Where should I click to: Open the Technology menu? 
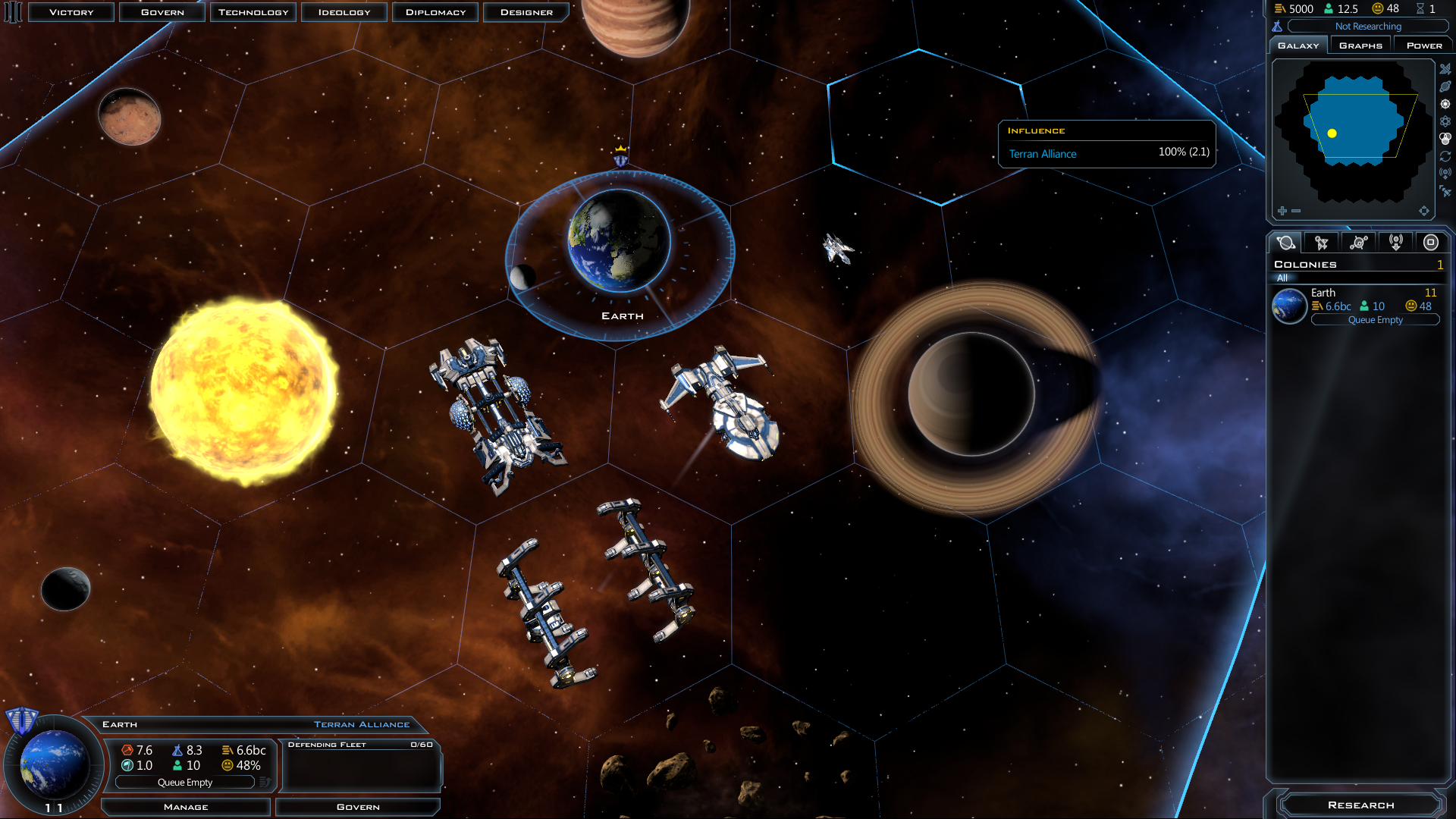point(253,12)
